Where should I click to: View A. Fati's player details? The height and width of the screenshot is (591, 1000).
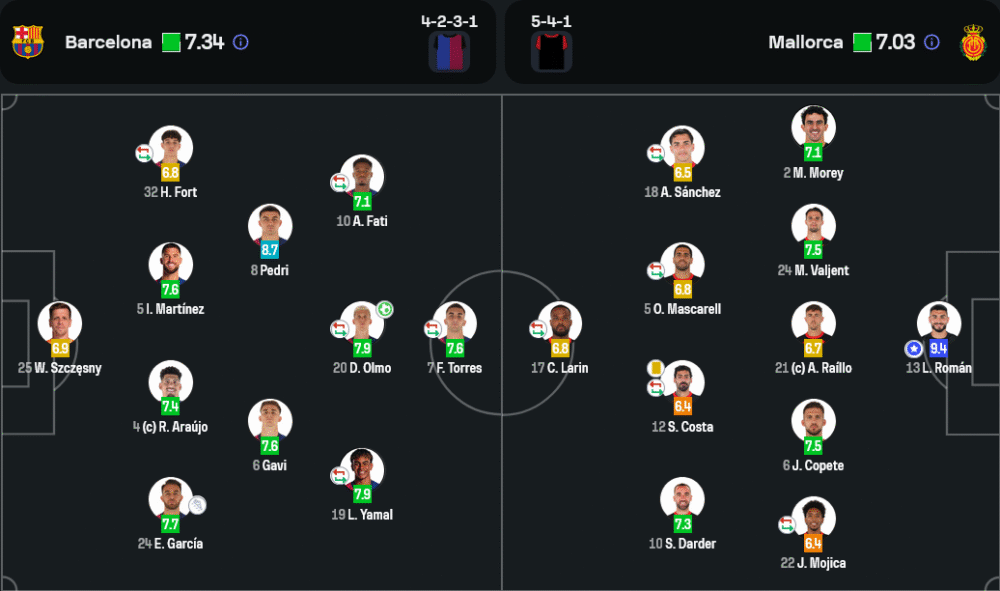(x=362, y=178)
